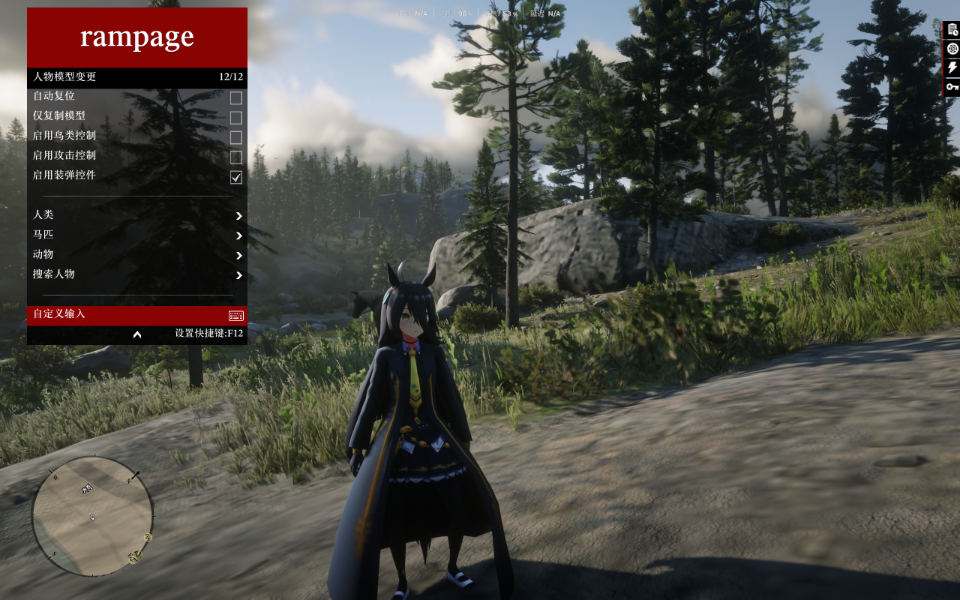
Task: Tick the 启用鸟类控制 checkbox
Action: point(236,138)
